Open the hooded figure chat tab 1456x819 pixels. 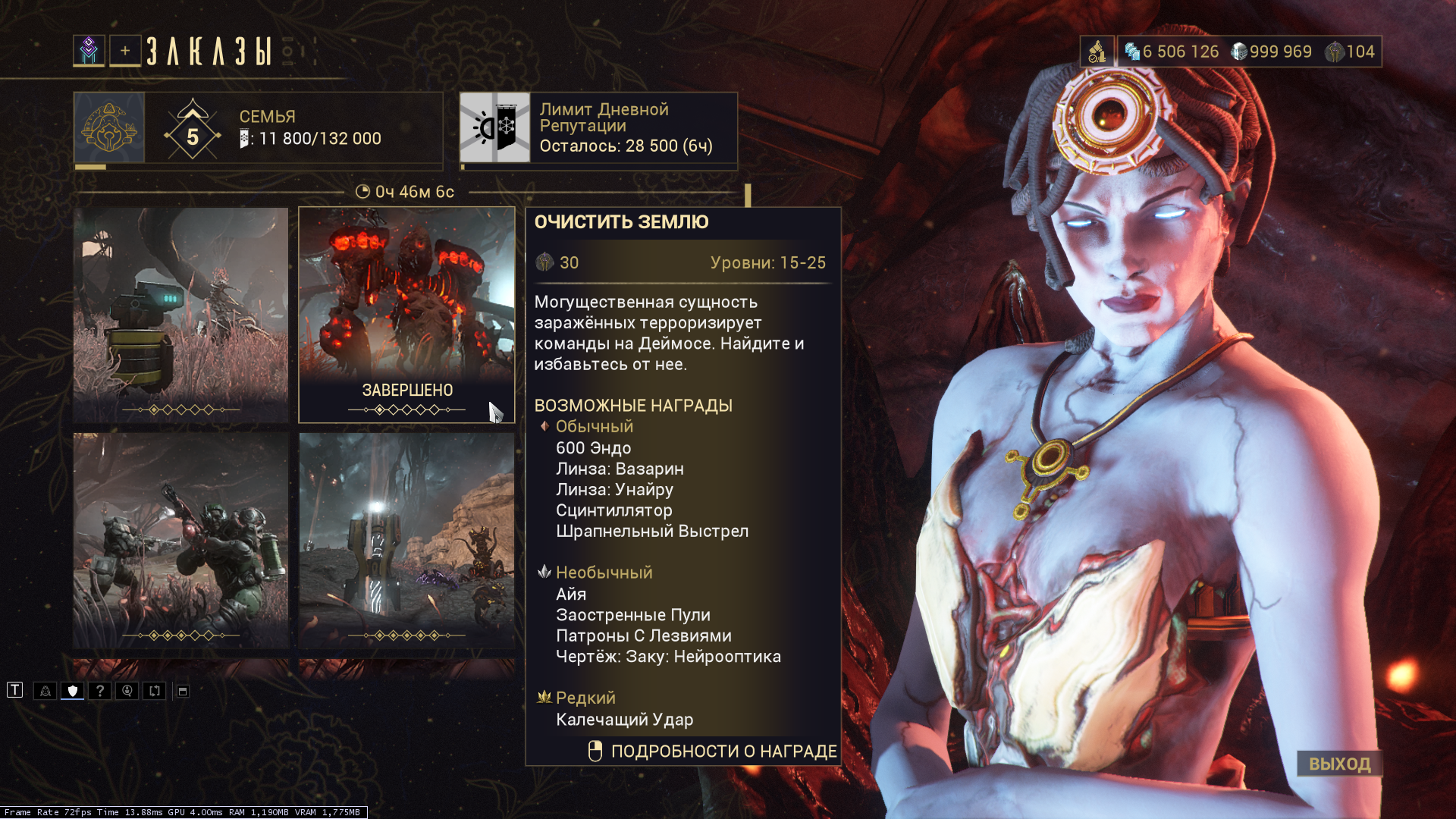(x=45, y=691)
